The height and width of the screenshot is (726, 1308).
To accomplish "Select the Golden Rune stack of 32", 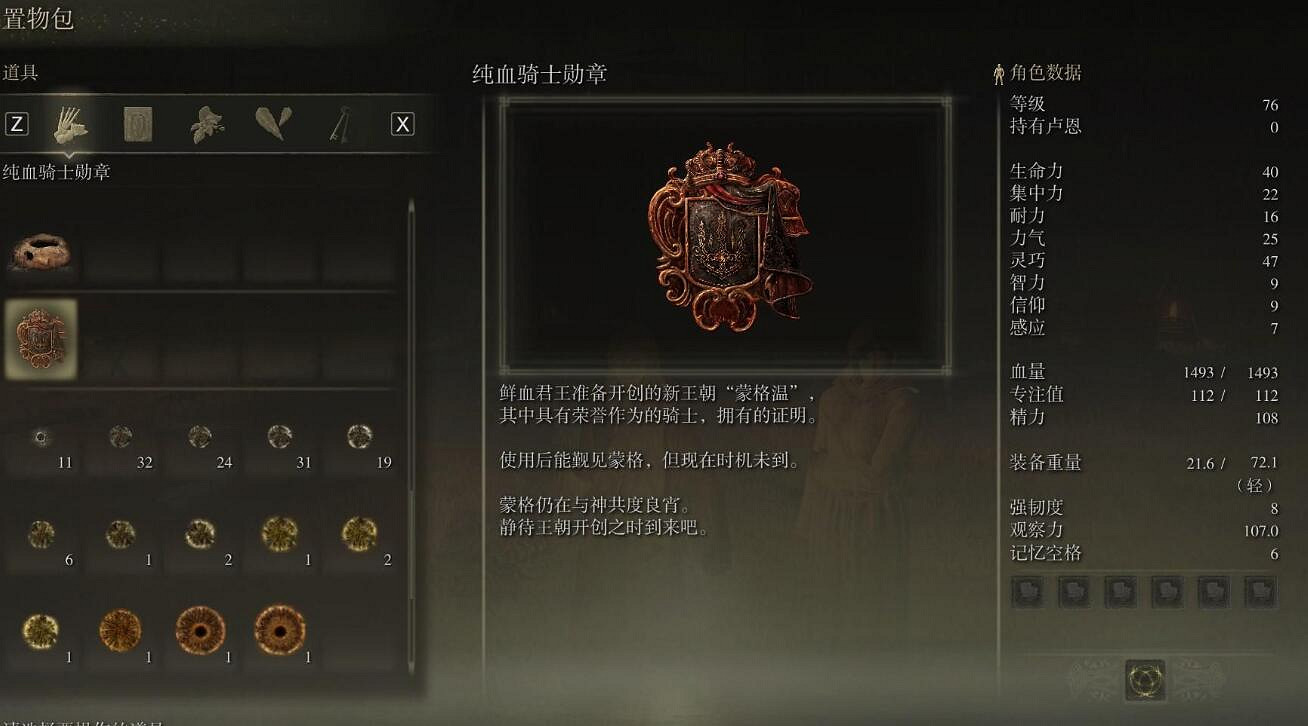I will (121, 438).
